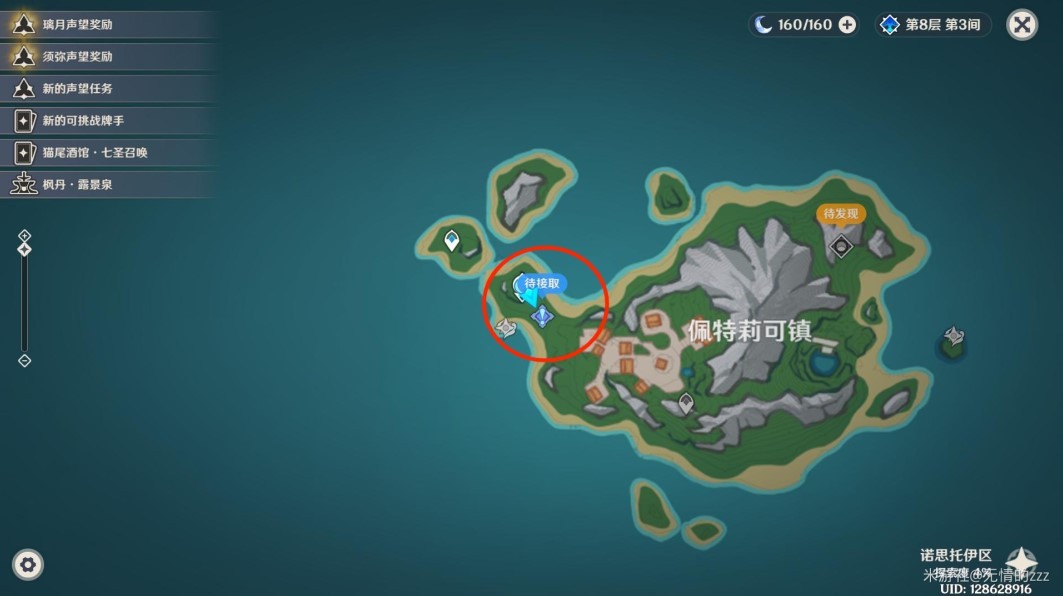Click the white pin marker on the small island
This screenshot has width=1063, height=596.
point(452,239)
